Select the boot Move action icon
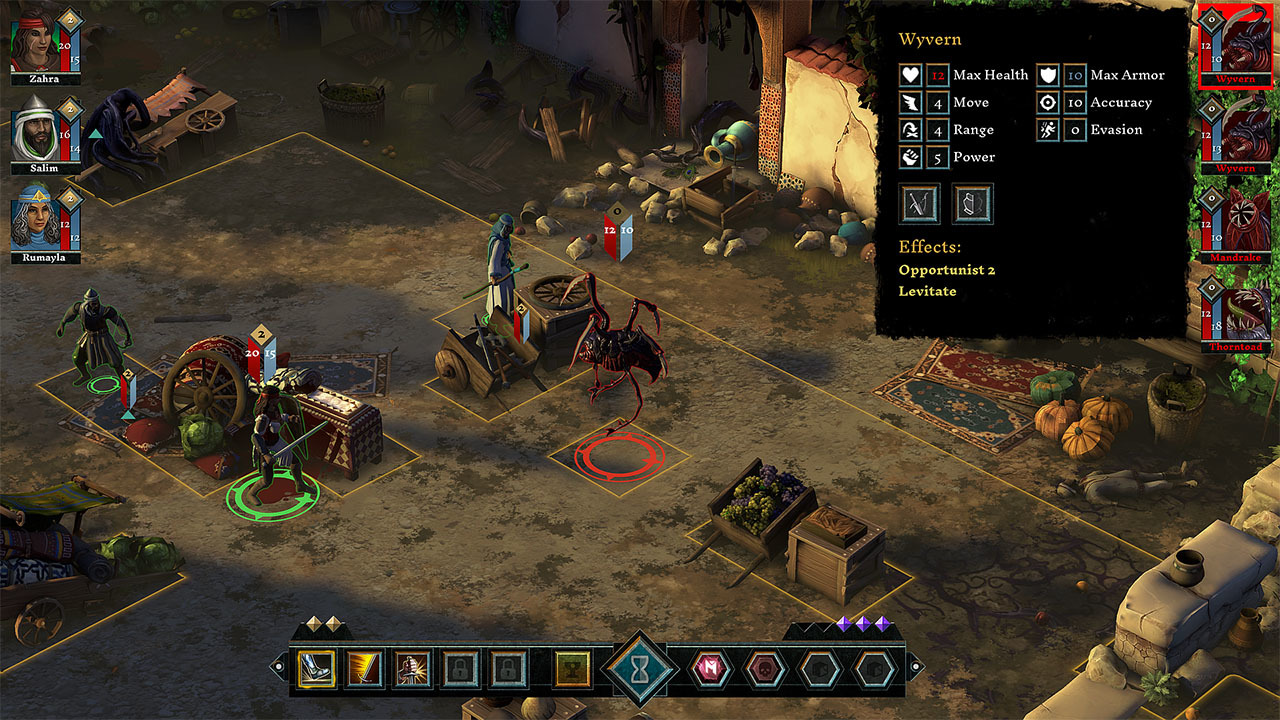1280x720 pixels. coord(313,670)
